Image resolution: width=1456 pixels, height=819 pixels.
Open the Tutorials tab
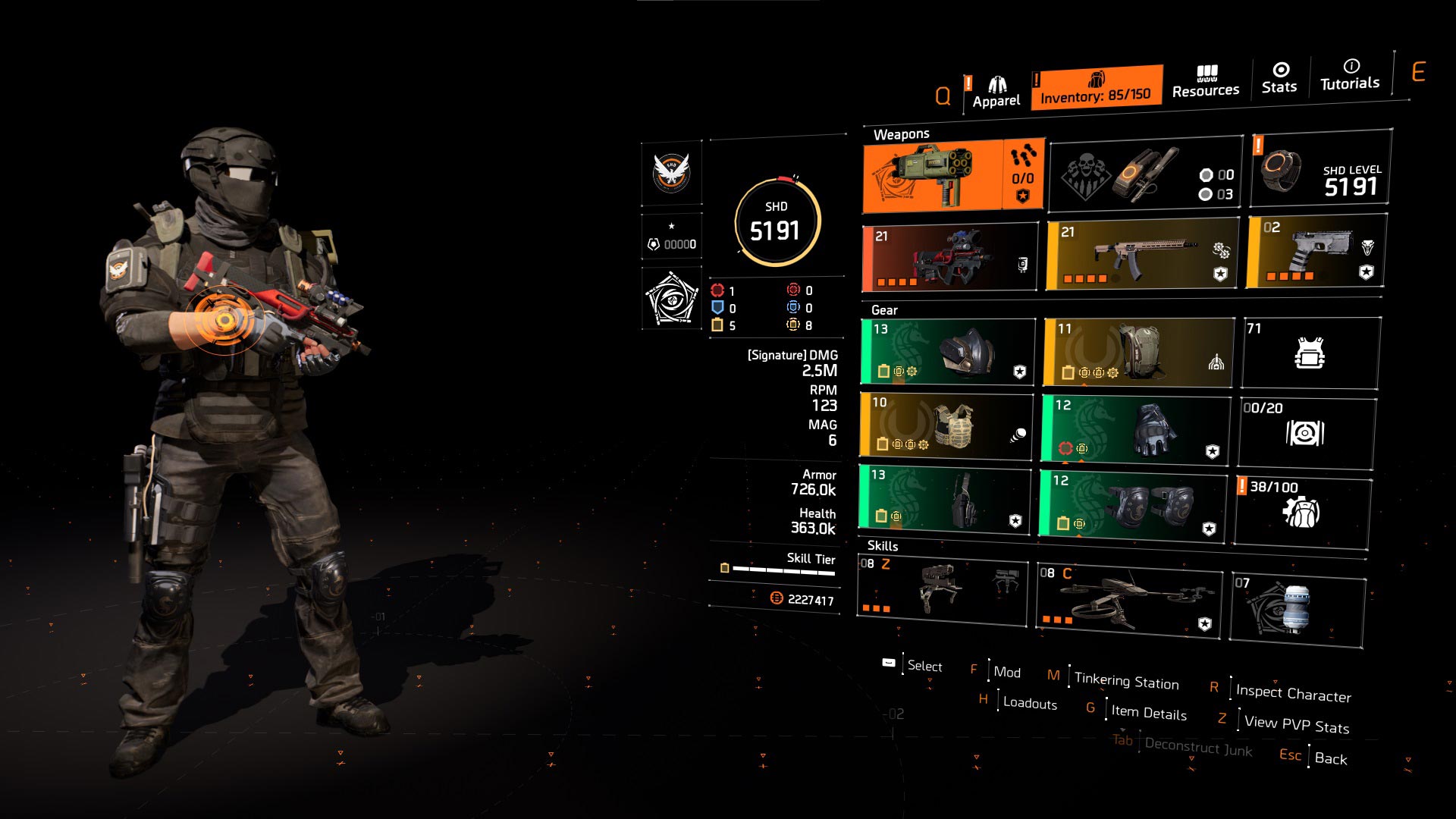(1350, 75)
